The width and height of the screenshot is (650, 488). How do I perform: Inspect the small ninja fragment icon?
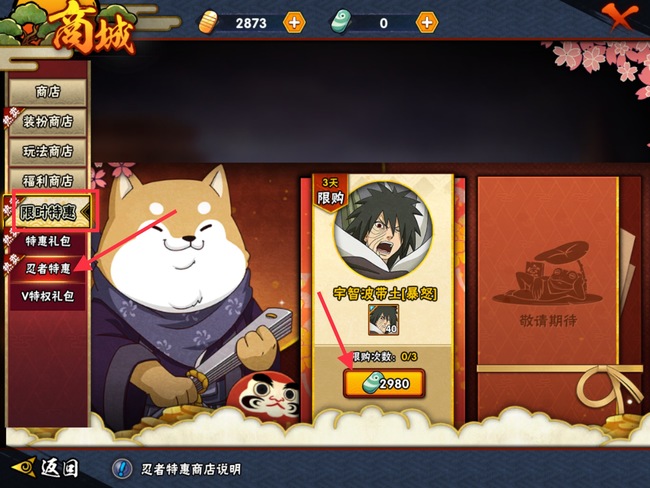tap(383, 320)
